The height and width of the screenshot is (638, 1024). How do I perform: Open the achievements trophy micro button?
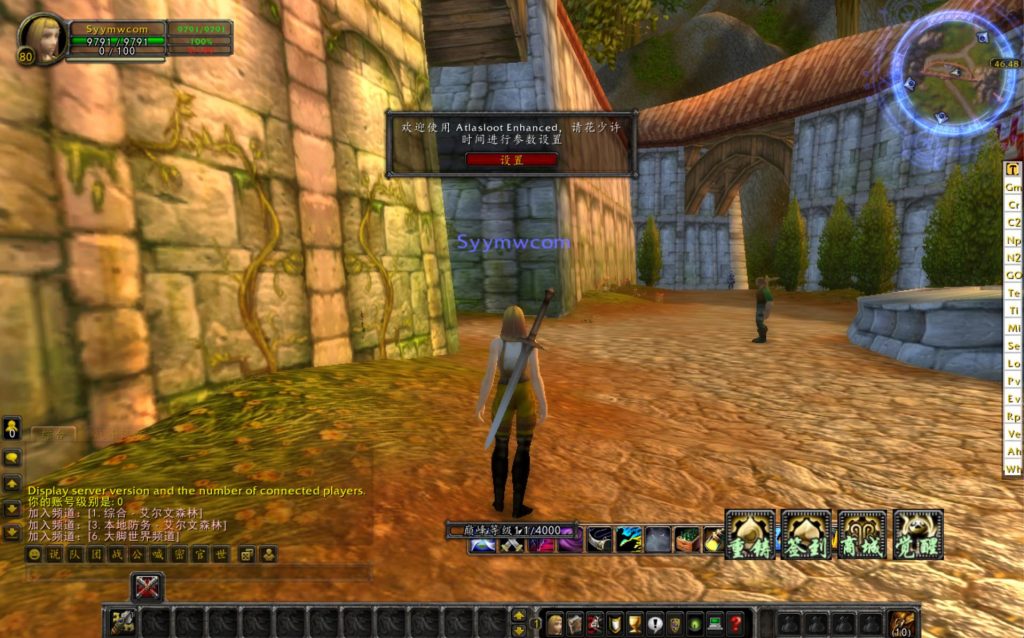pos(636,623)
